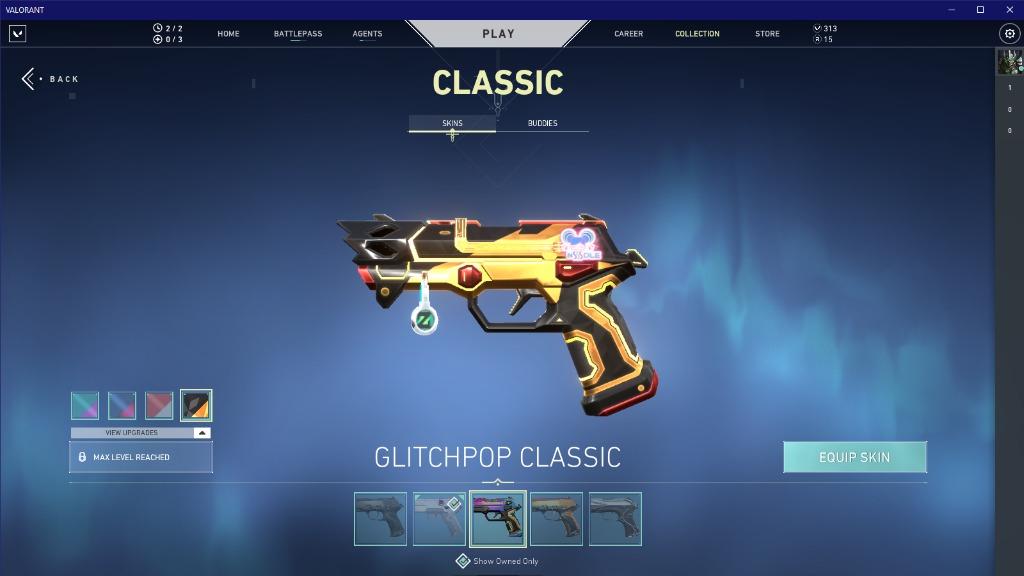Select the purple Glitchpop skin thumbnail
Screen dimensions: 1024x576
498,519
